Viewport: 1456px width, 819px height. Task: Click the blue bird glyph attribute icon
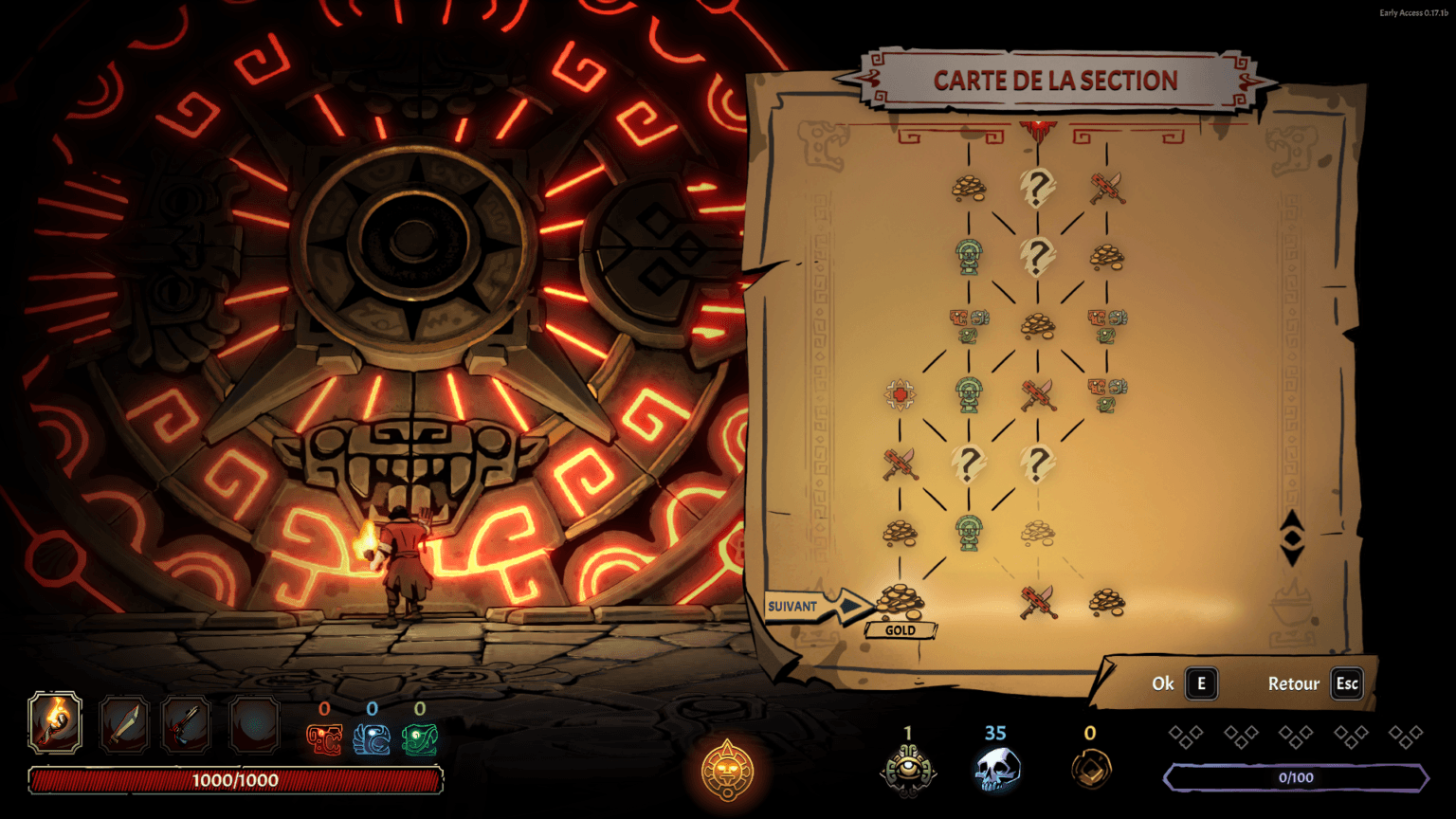[x=372, y=739]
